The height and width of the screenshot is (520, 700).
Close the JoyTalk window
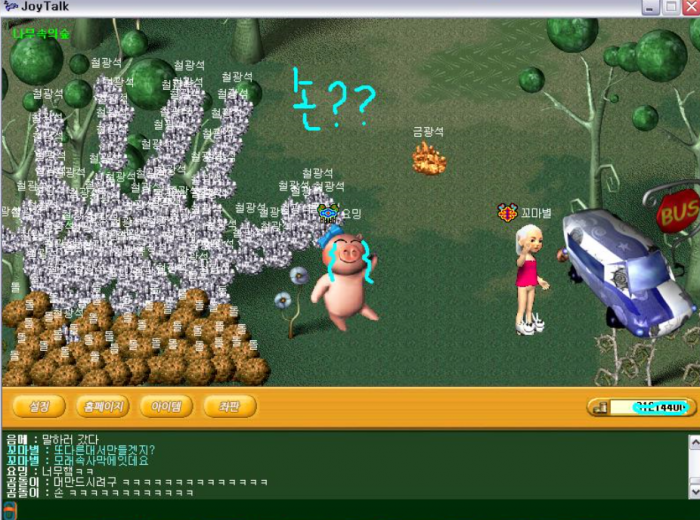(x=691, y=7)
